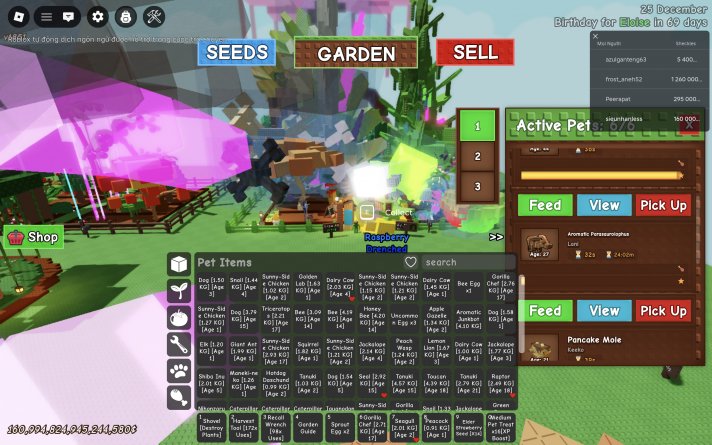Select the red SELL button
Image resolution: width=712 pixels, height=445 pixels.
pyautogui.click(x=475, y=53)
